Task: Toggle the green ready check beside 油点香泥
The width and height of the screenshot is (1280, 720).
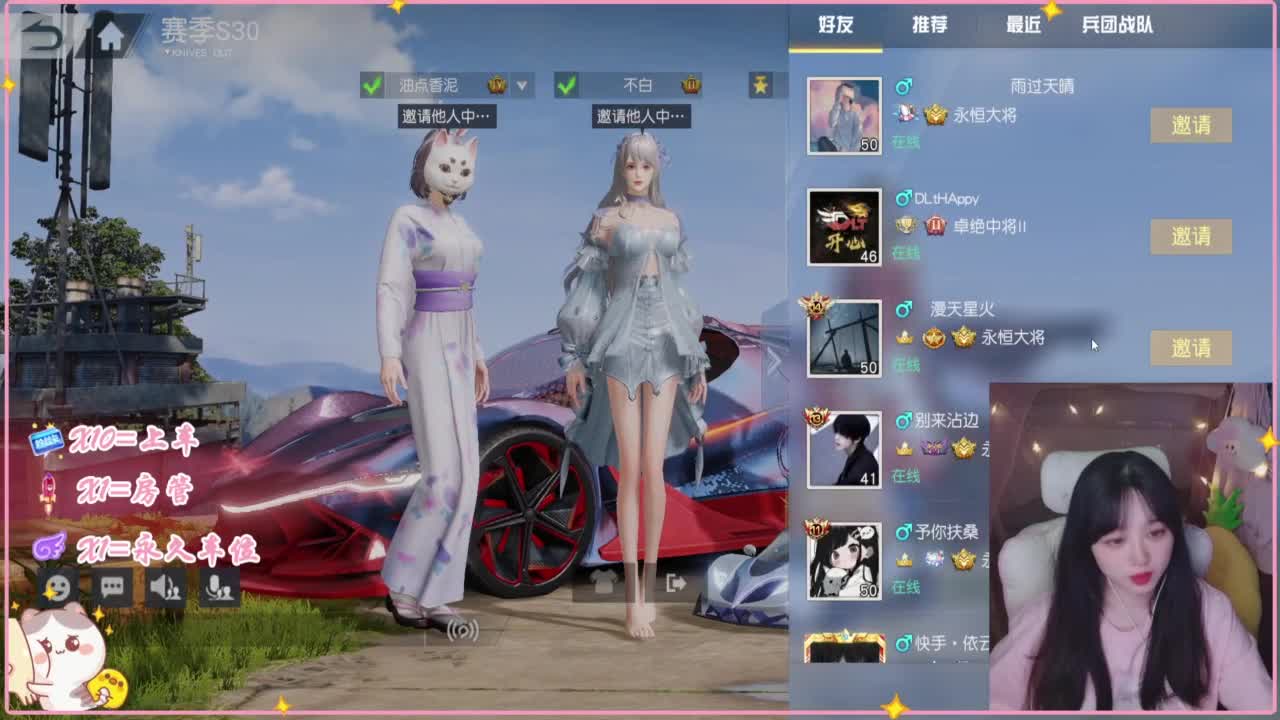Action: tap(371, 86)
